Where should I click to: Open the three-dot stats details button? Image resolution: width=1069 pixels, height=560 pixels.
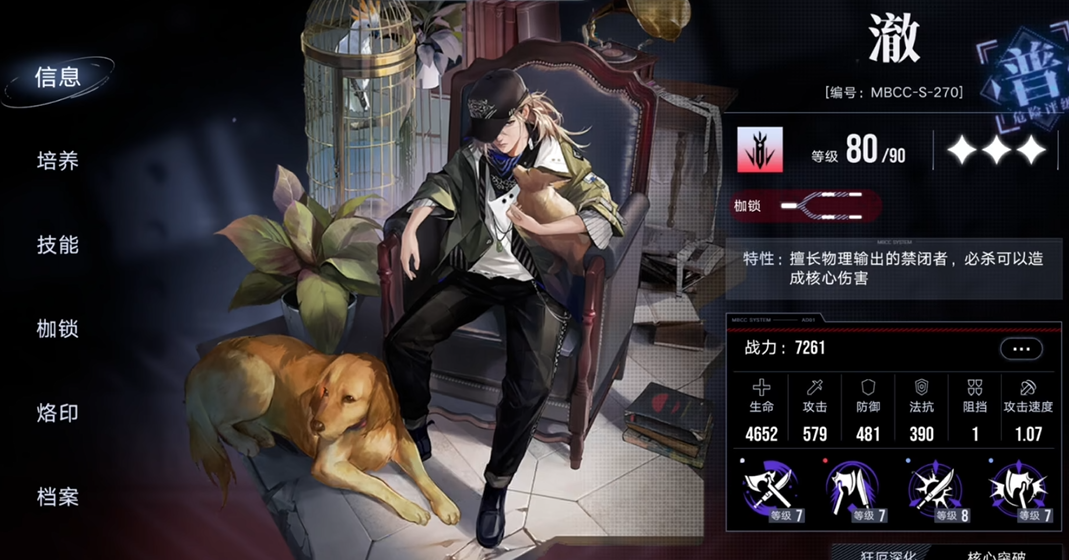(1020, 349)
